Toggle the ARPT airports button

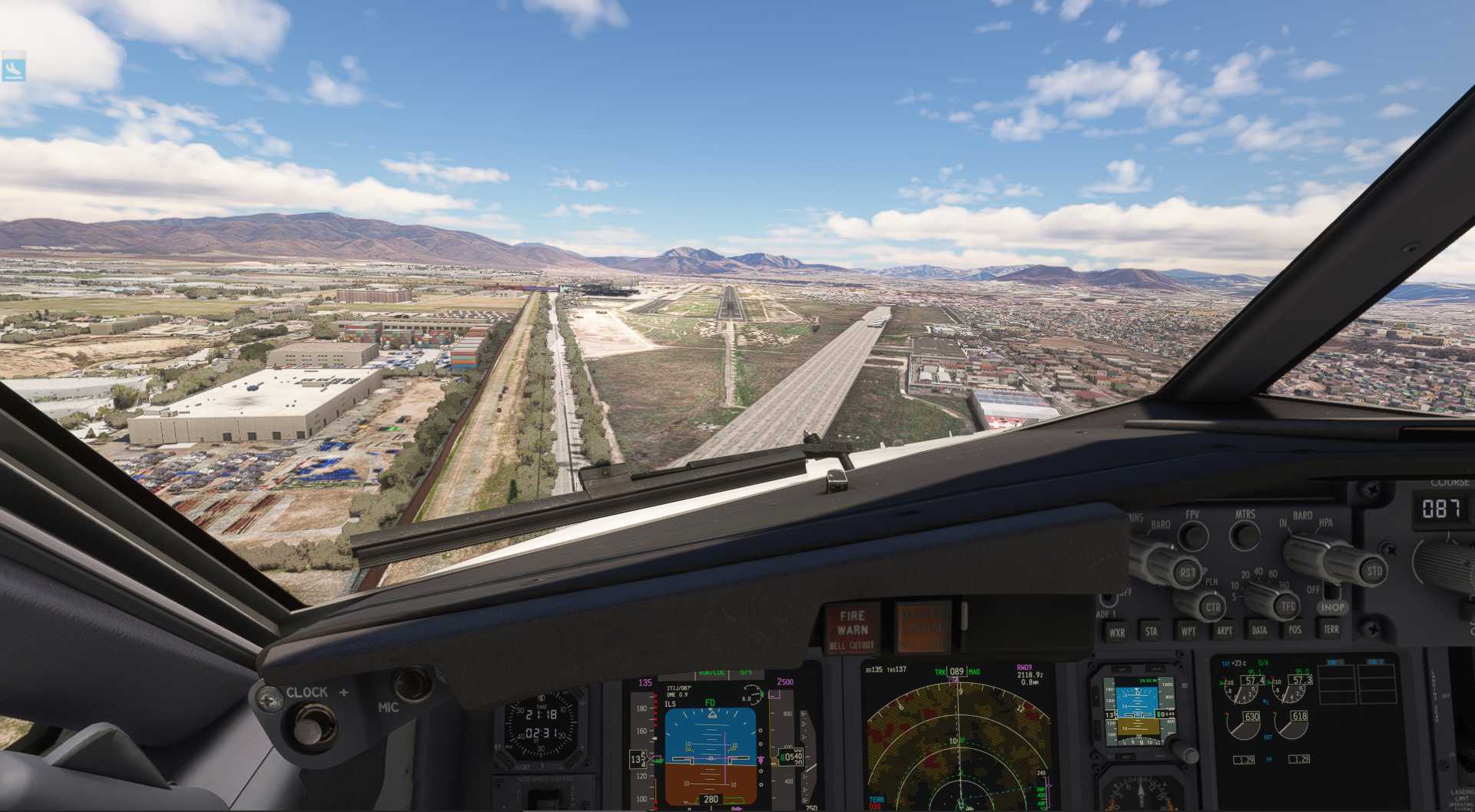1224,631
